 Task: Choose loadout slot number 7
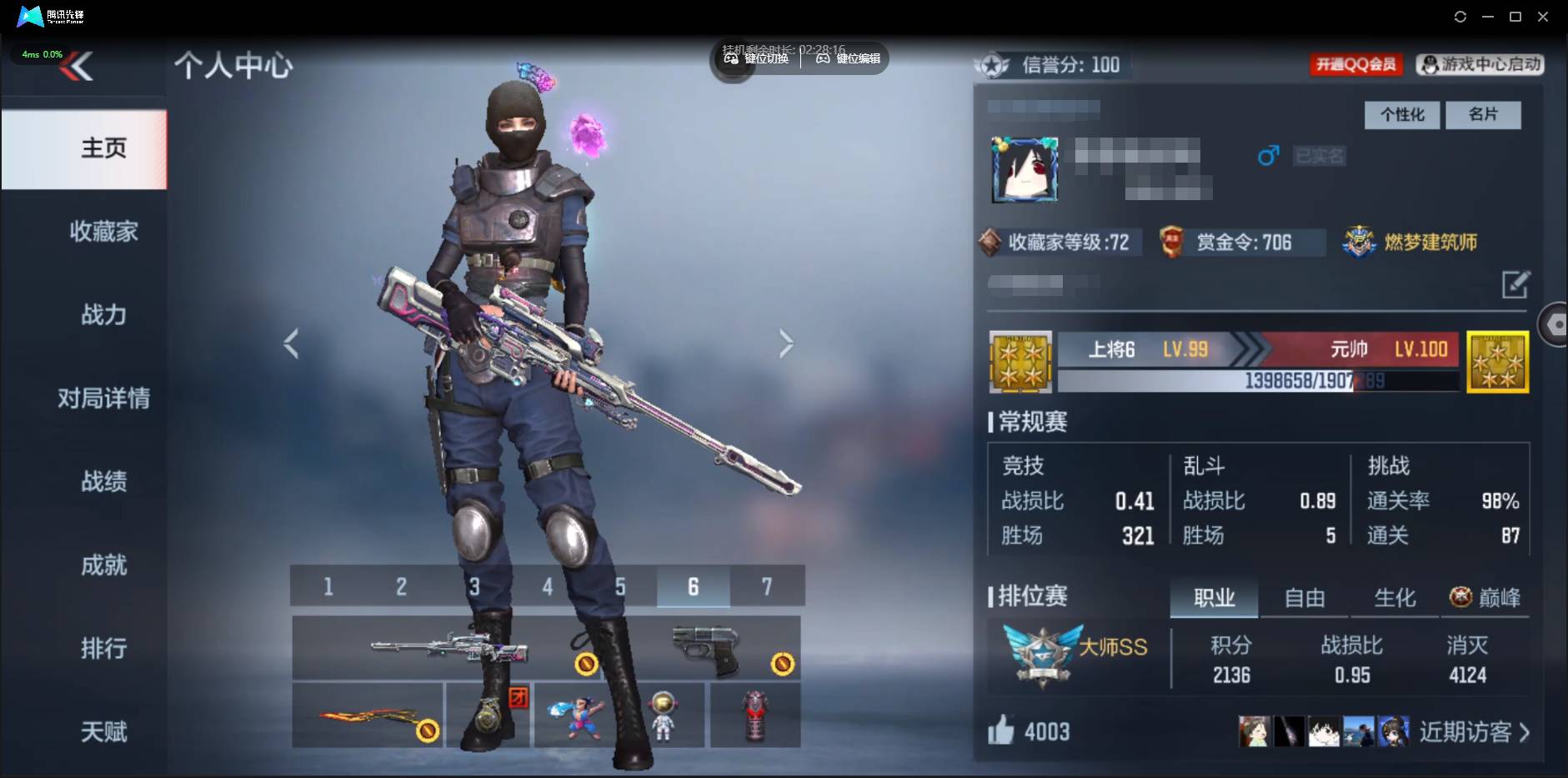click(x=767, y=586)
